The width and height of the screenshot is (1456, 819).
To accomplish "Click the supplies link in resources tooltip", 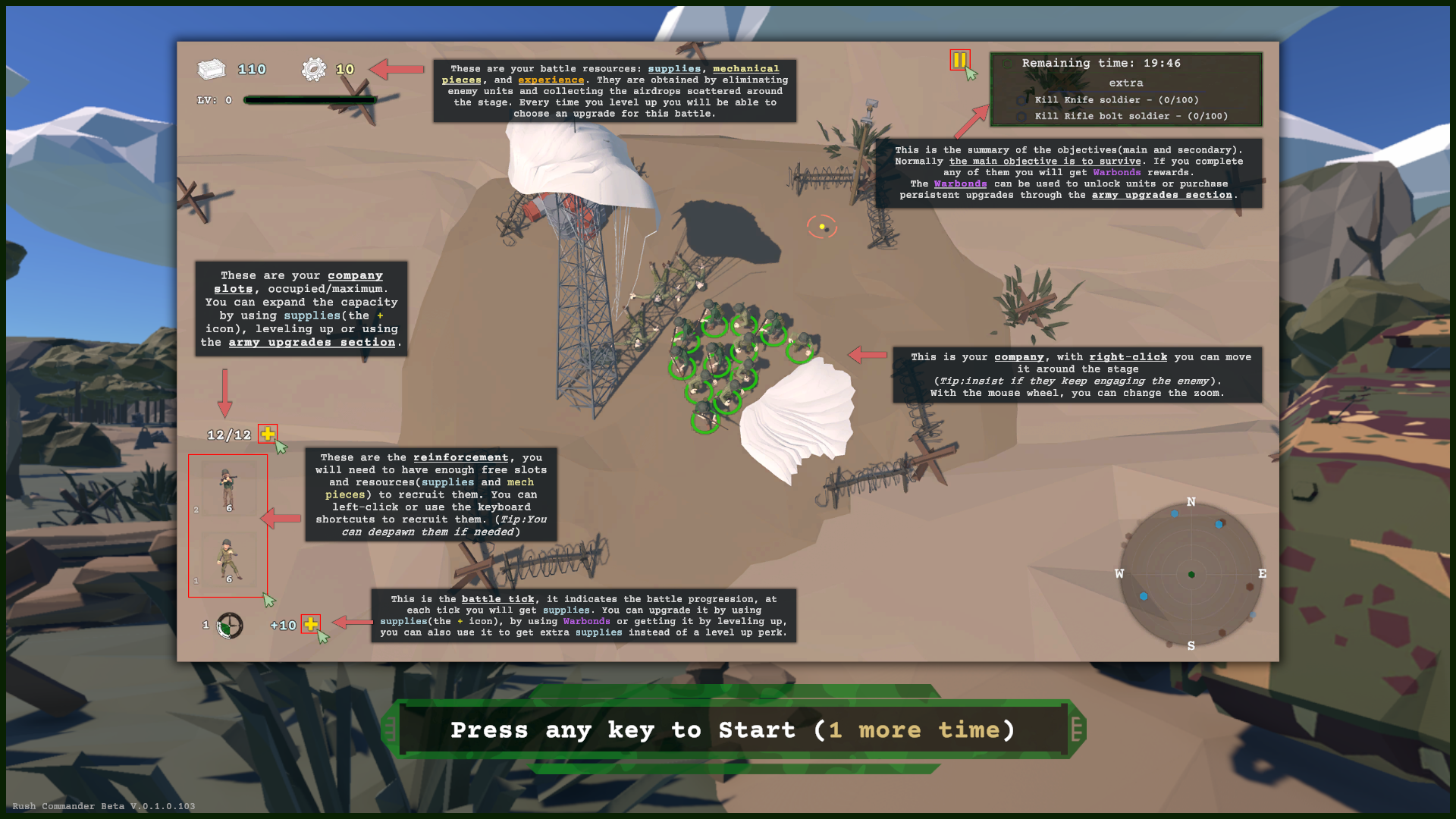I will (x=673, y=68).
